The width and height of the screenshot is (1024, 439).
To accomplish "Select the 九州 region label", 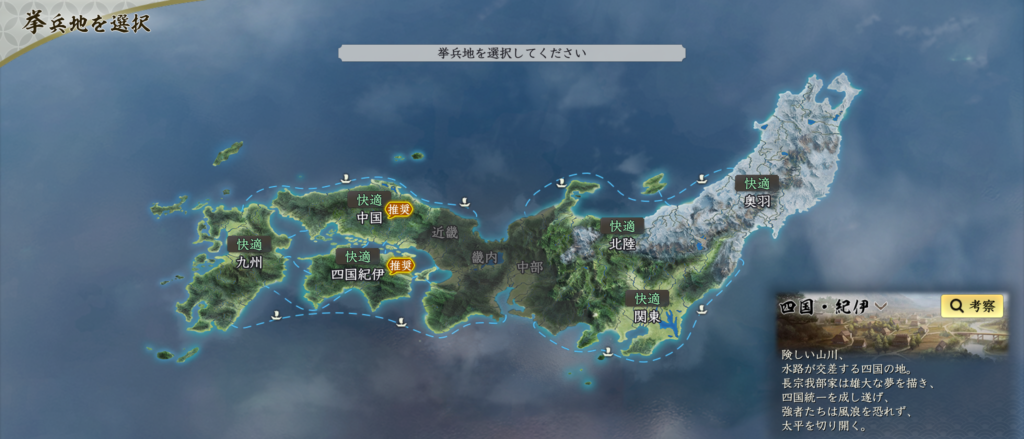I will pyautogui.click(x=249, y=263).
